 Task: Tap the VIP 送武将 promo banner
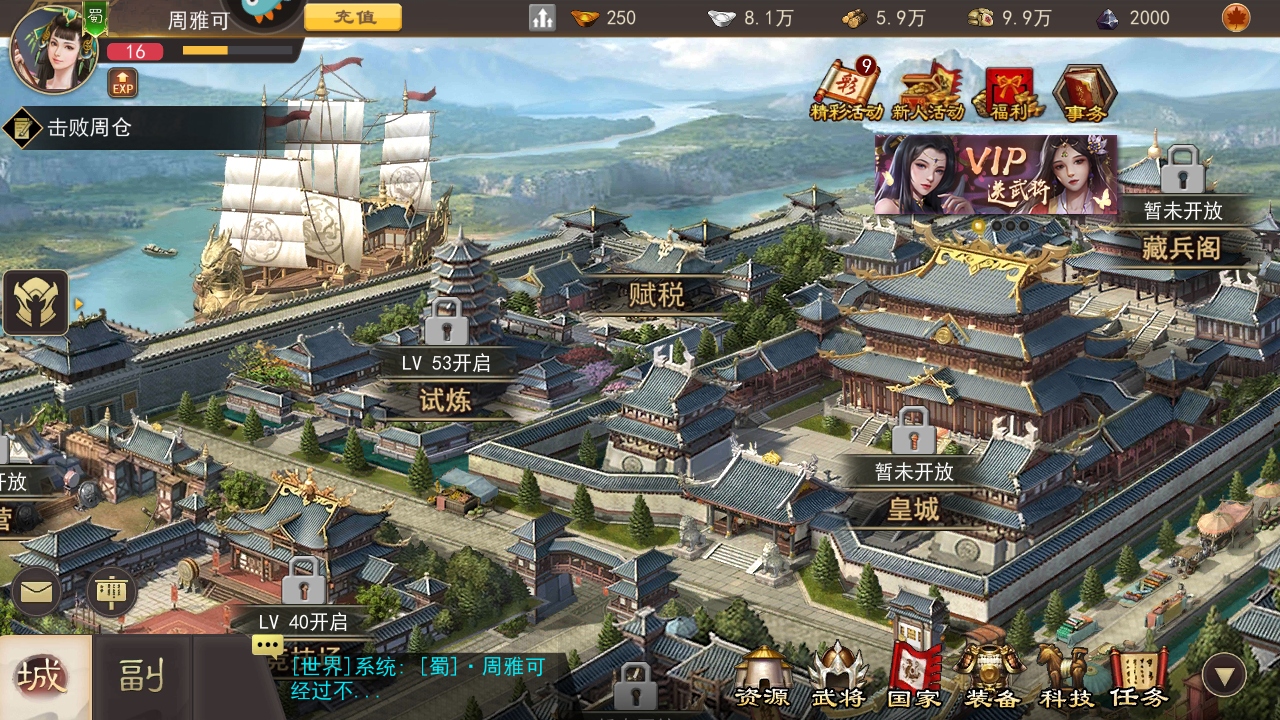click(995, 175)
